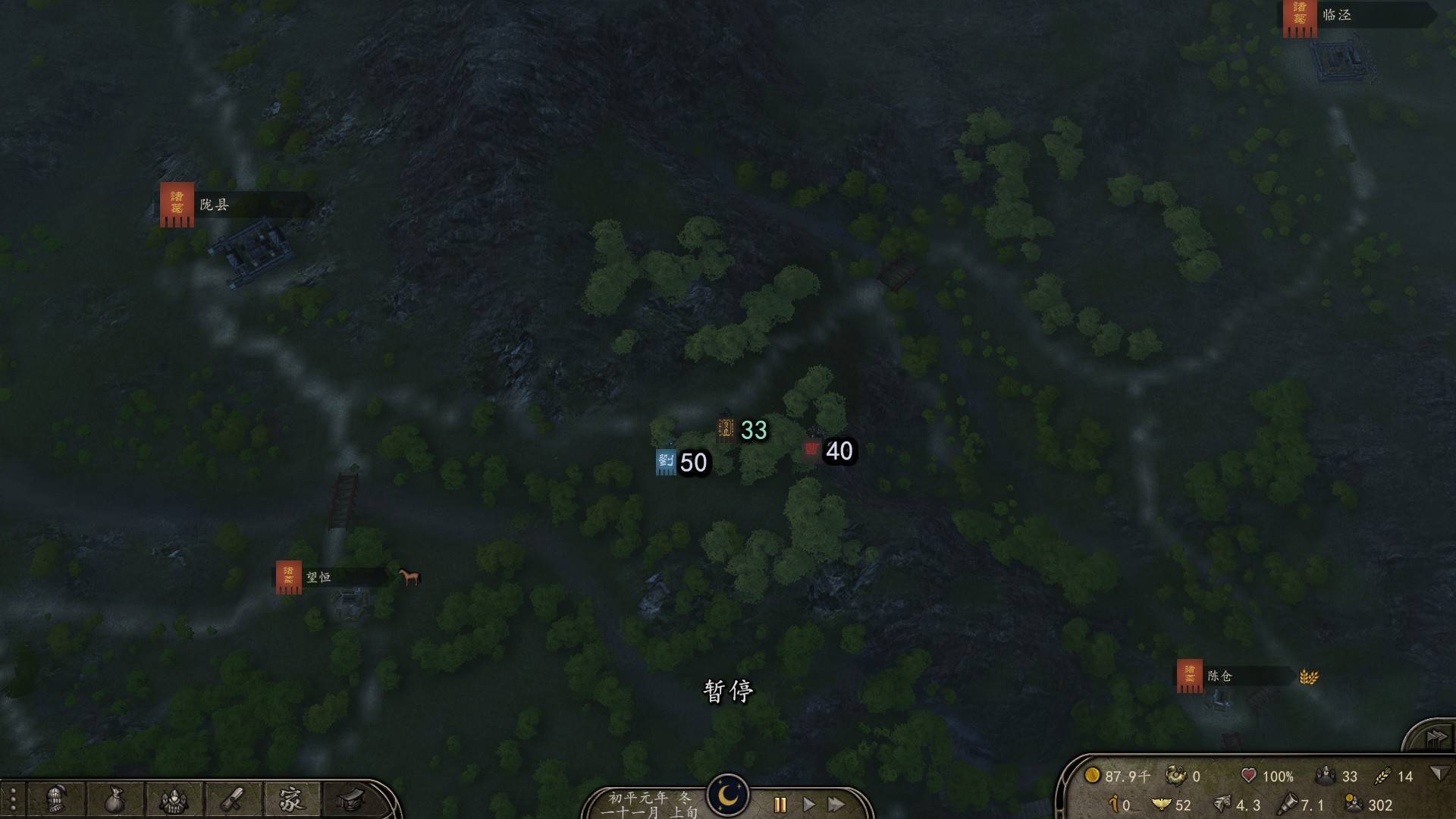
Task: Open the three-dot options menu
Action: click(13, 800)
